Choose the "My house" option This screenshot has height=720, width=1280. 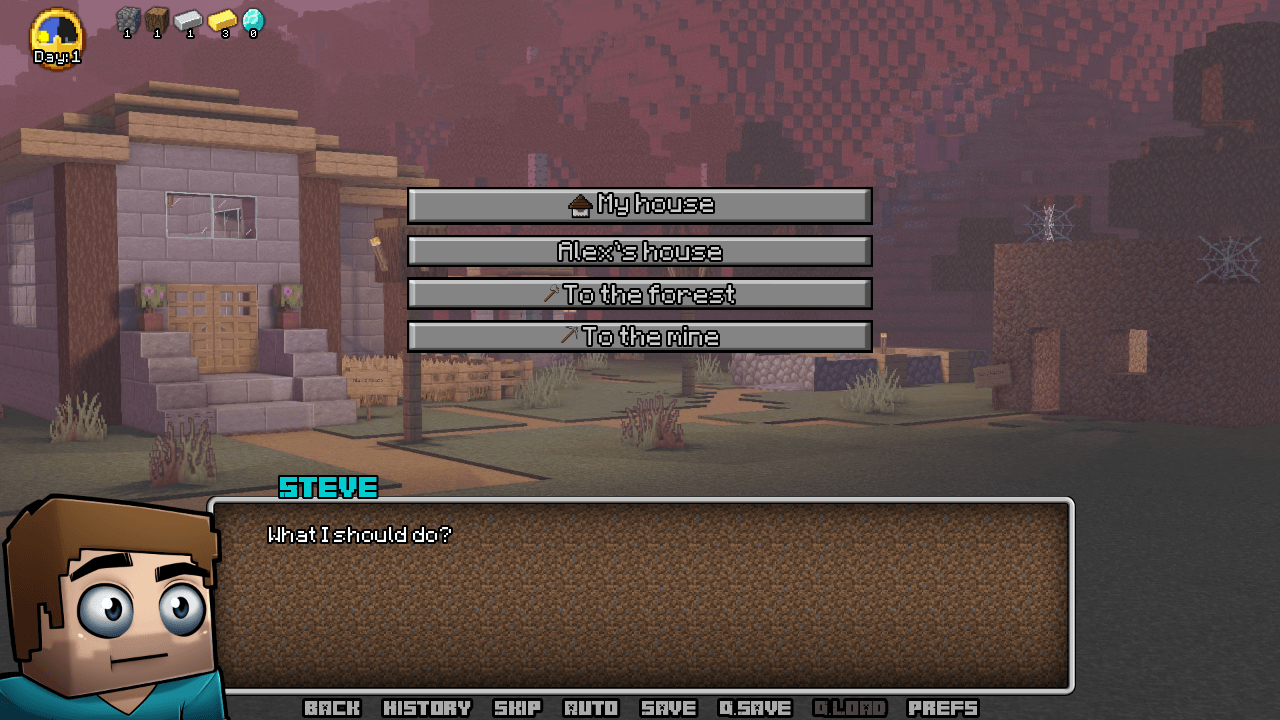tap(640, 206)
